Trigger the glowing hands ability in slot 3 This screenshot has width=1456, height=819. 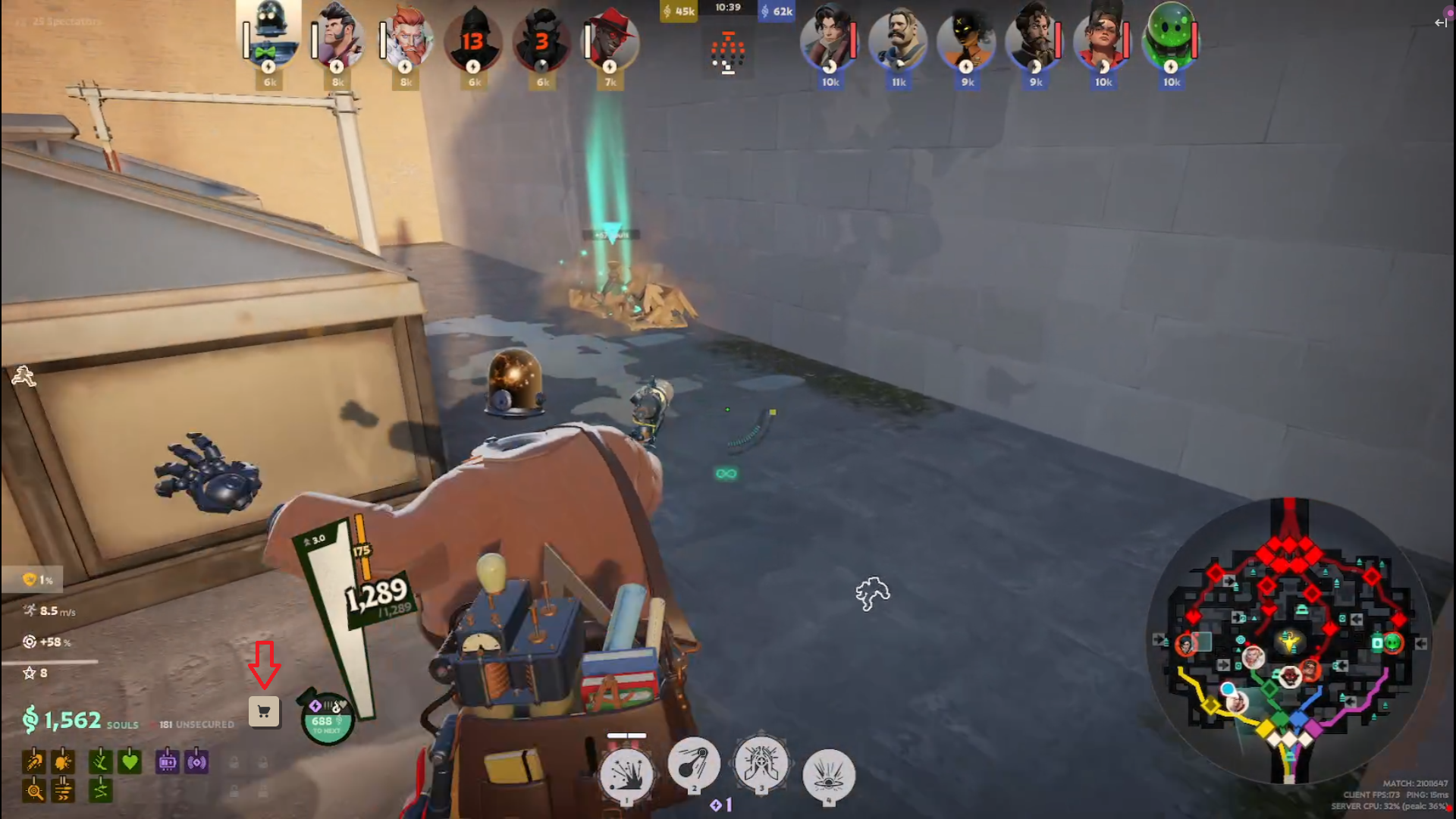coord(761,765)
